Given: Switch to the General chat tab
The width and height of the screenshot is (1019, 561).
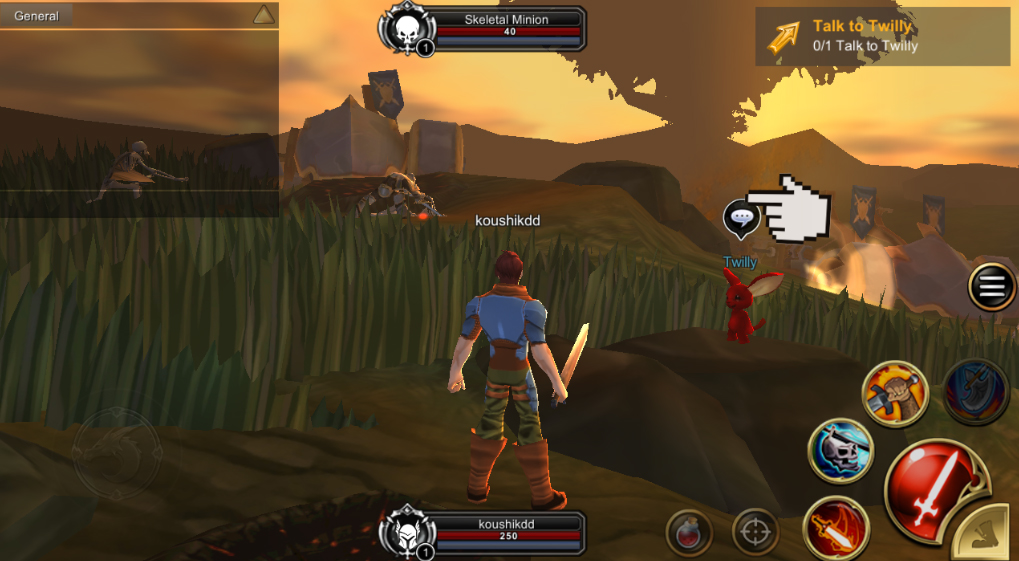Looking at the screenshot, I should coord(37,16).
